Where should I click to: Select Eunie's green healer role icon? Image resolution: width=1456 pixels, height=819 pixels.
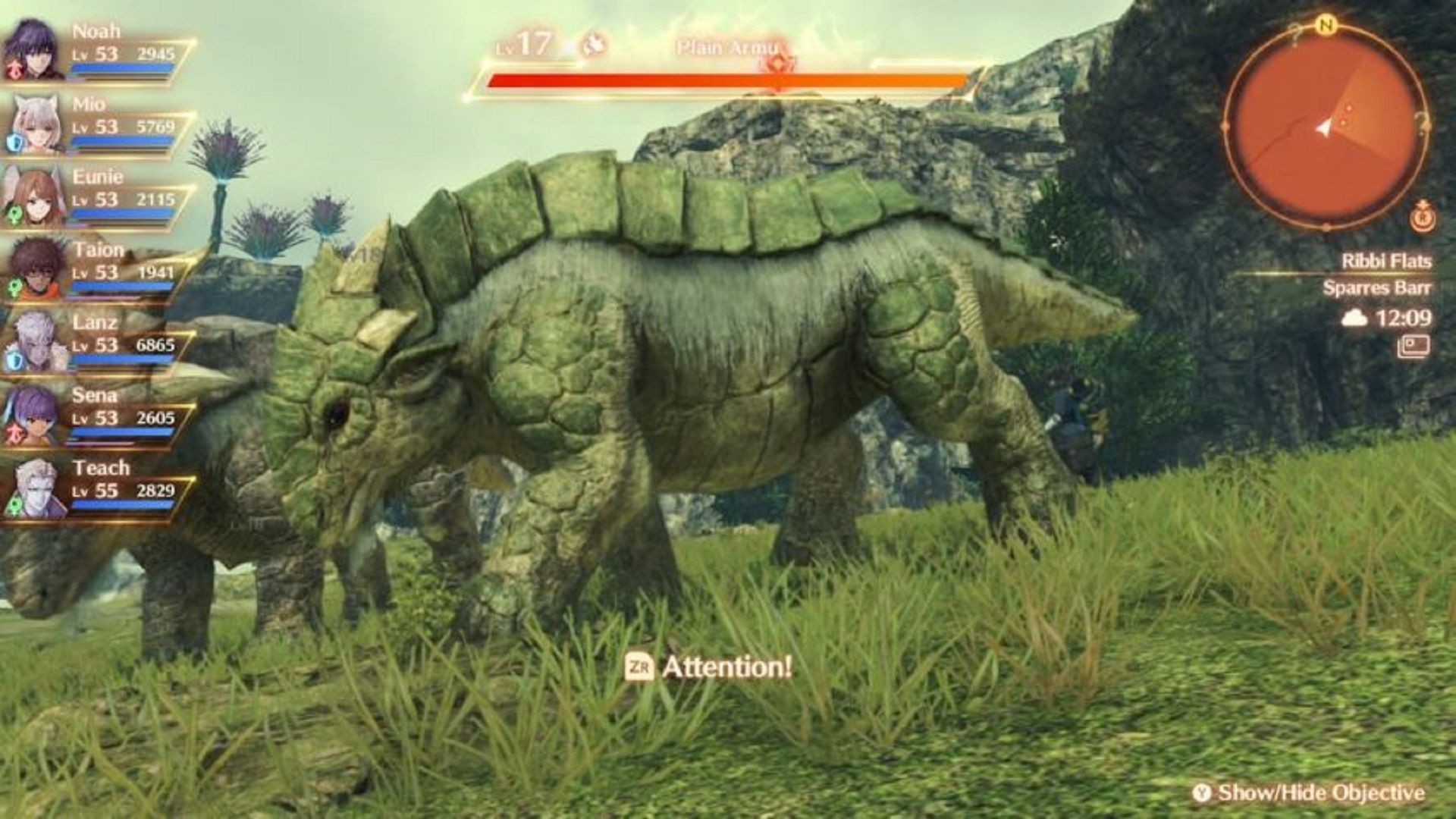tap(14, 214)
